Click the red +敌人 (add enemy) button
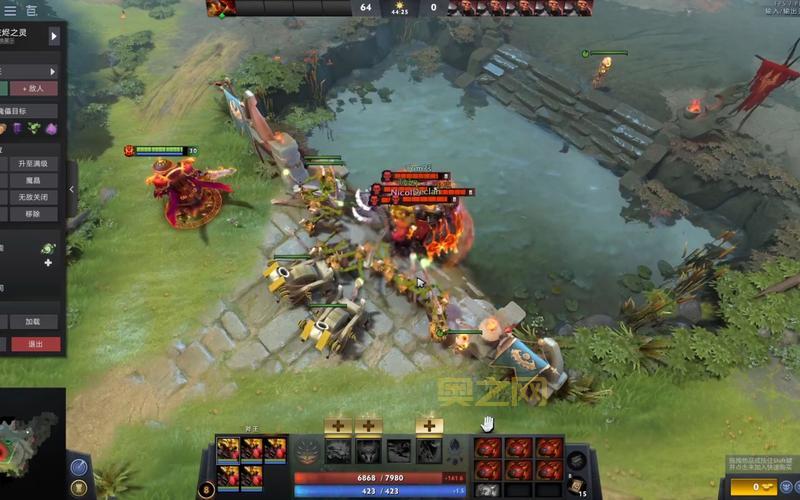Screen dimensions: 800x500 pos(40,88)
